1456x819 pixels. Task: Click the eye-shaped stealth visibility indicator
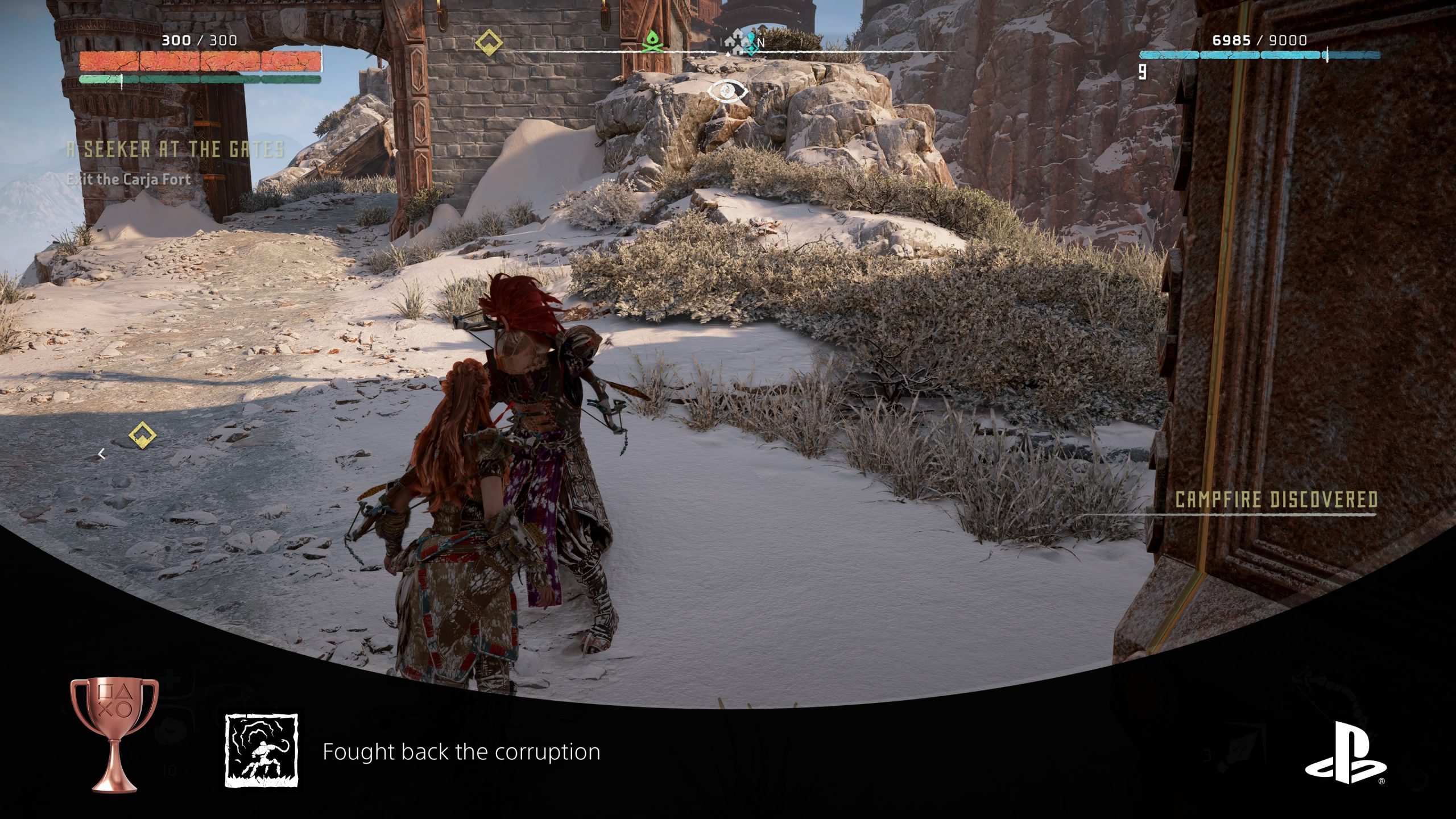(x=727, y=91)
